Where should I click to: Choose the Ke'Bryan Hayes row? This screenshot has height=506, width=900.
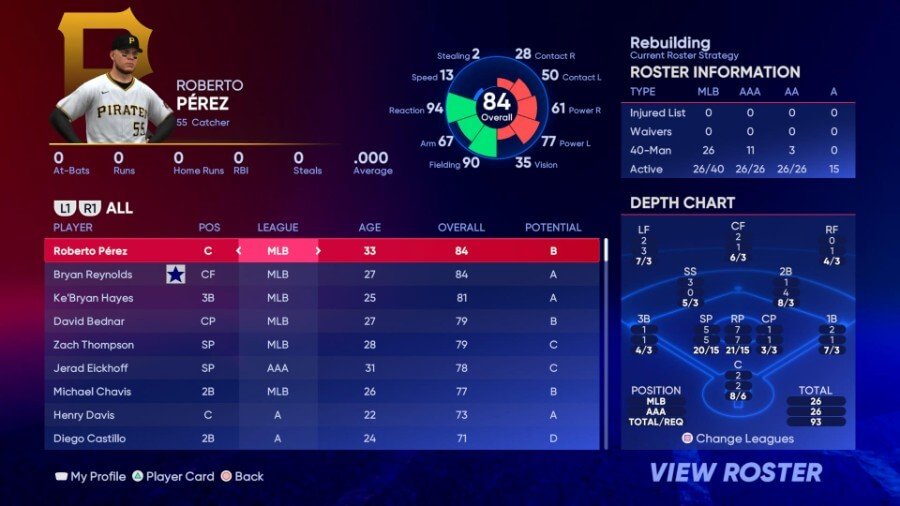click(x=320, y=298)
